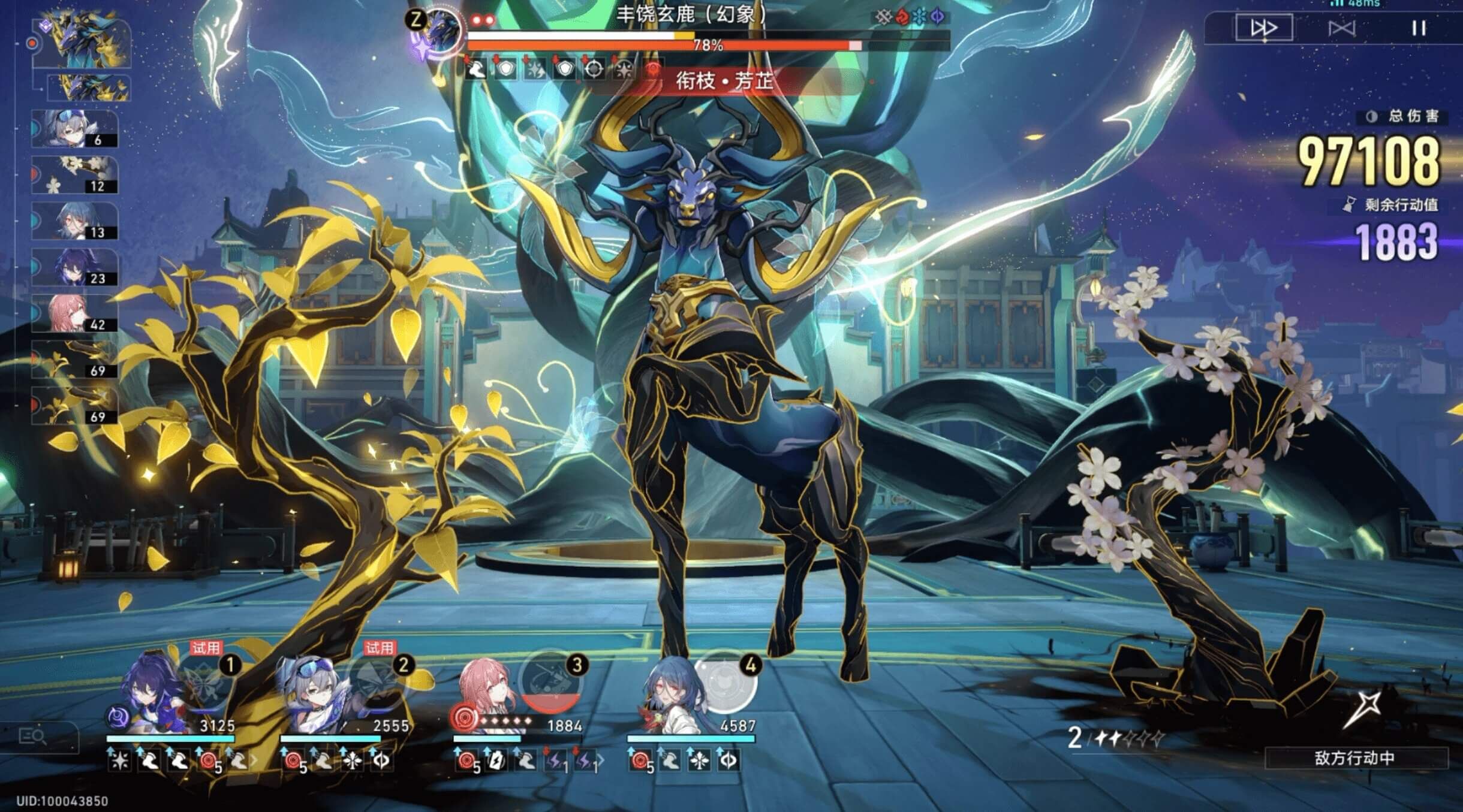Image resolution: width=1463 pixels, height=812 pixels.
Task: Enable auto-battle mode
Action: pos(1341,28)
